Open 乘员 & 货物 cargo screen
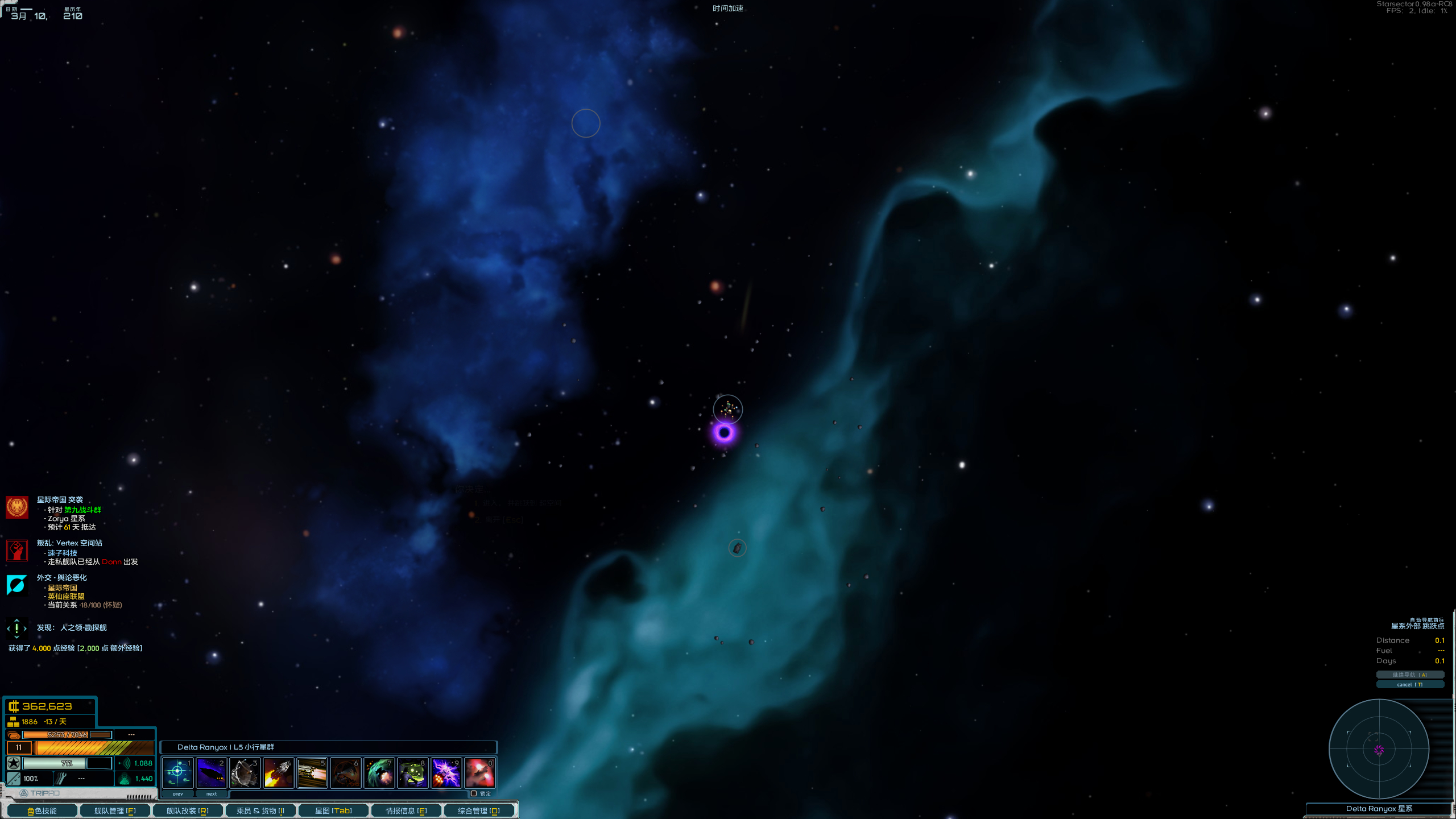The image size is (1456, 819). click(x=260, y=810)
